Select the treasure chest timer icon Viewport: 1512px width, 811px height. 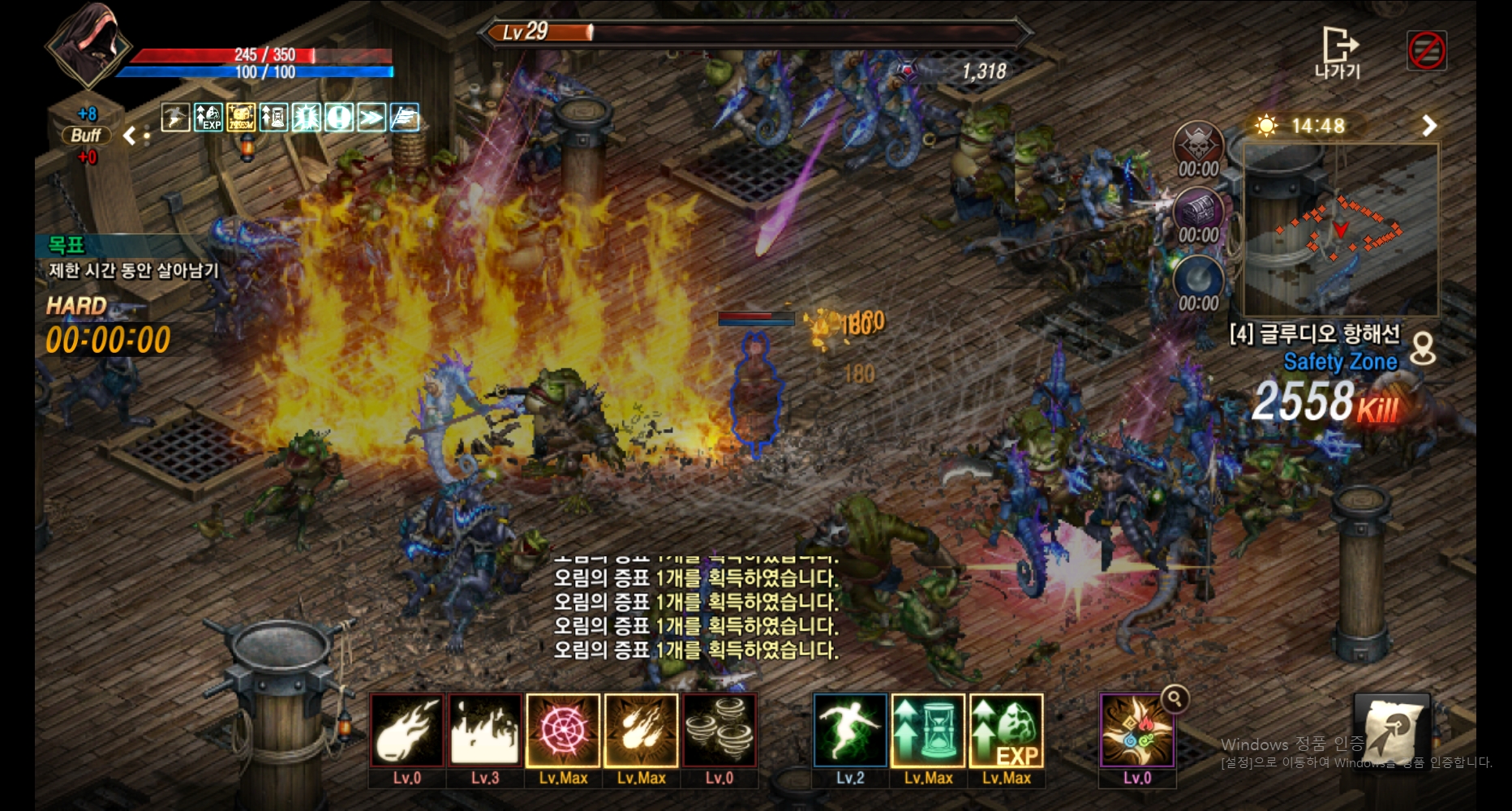click(1198, 212)
